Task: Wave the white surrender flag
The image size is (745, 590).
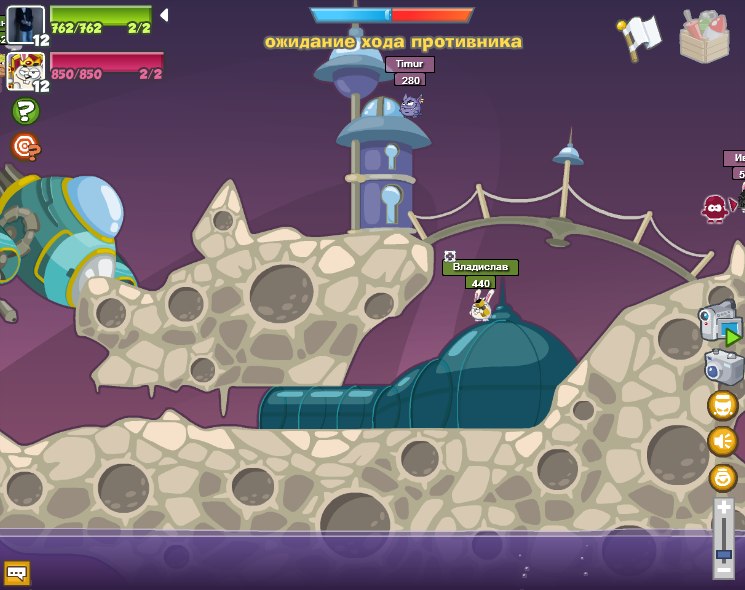Action: pos(640,37)
